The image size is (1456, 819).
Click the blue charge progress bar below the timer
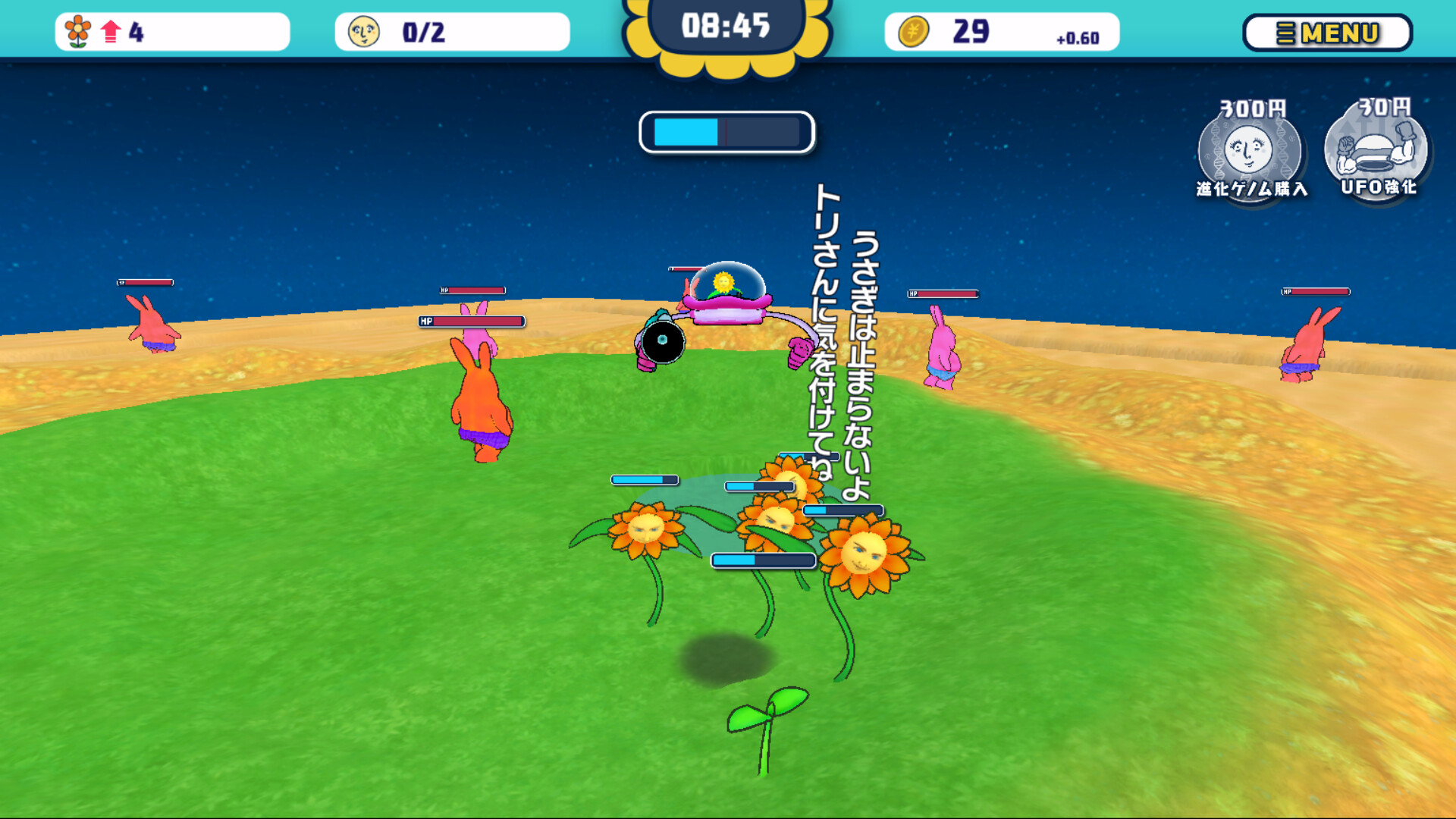coord(726,130)
